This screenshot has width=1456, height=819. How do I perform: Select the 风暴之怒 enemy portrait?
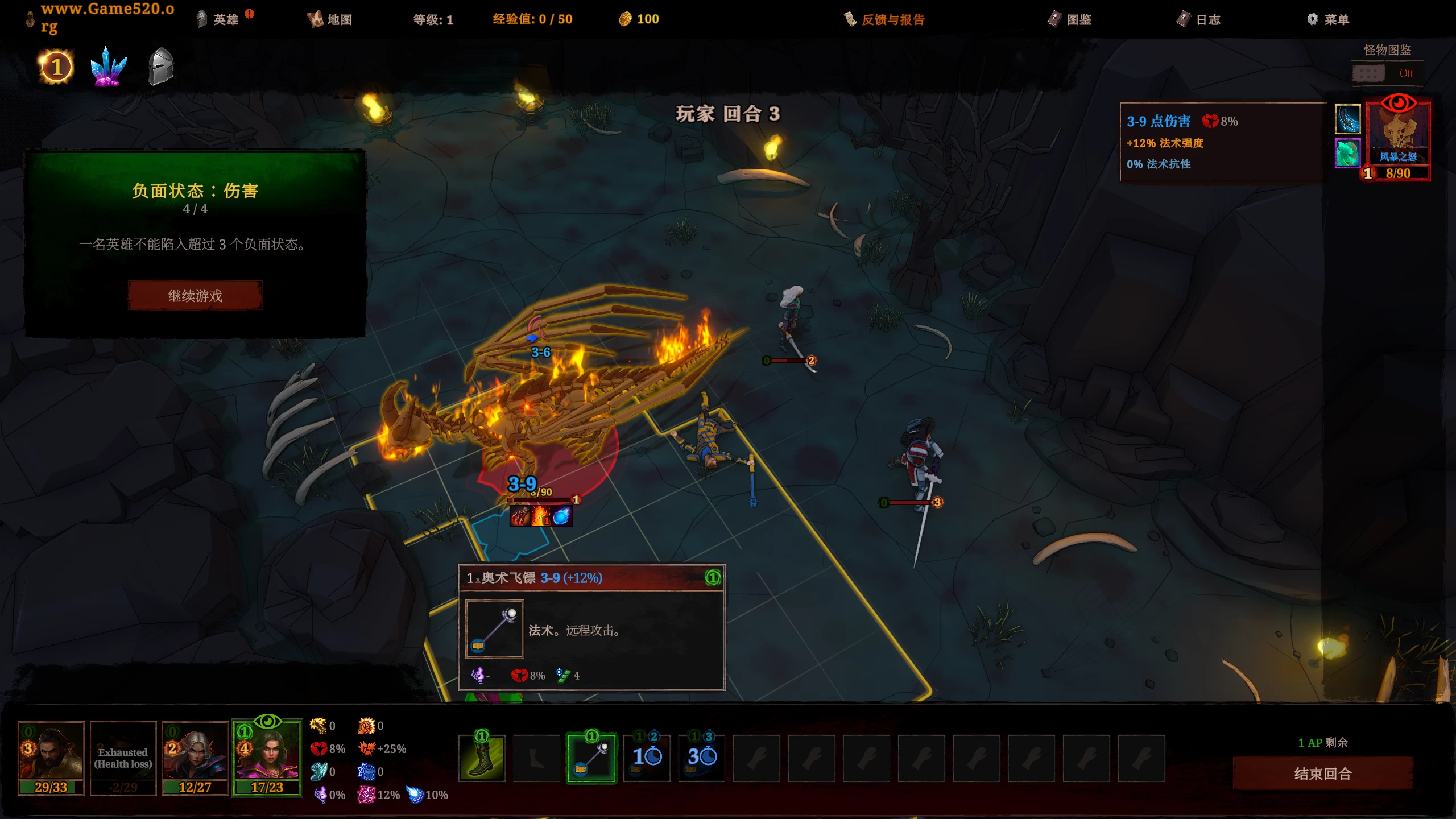[x=1398, y=135]
